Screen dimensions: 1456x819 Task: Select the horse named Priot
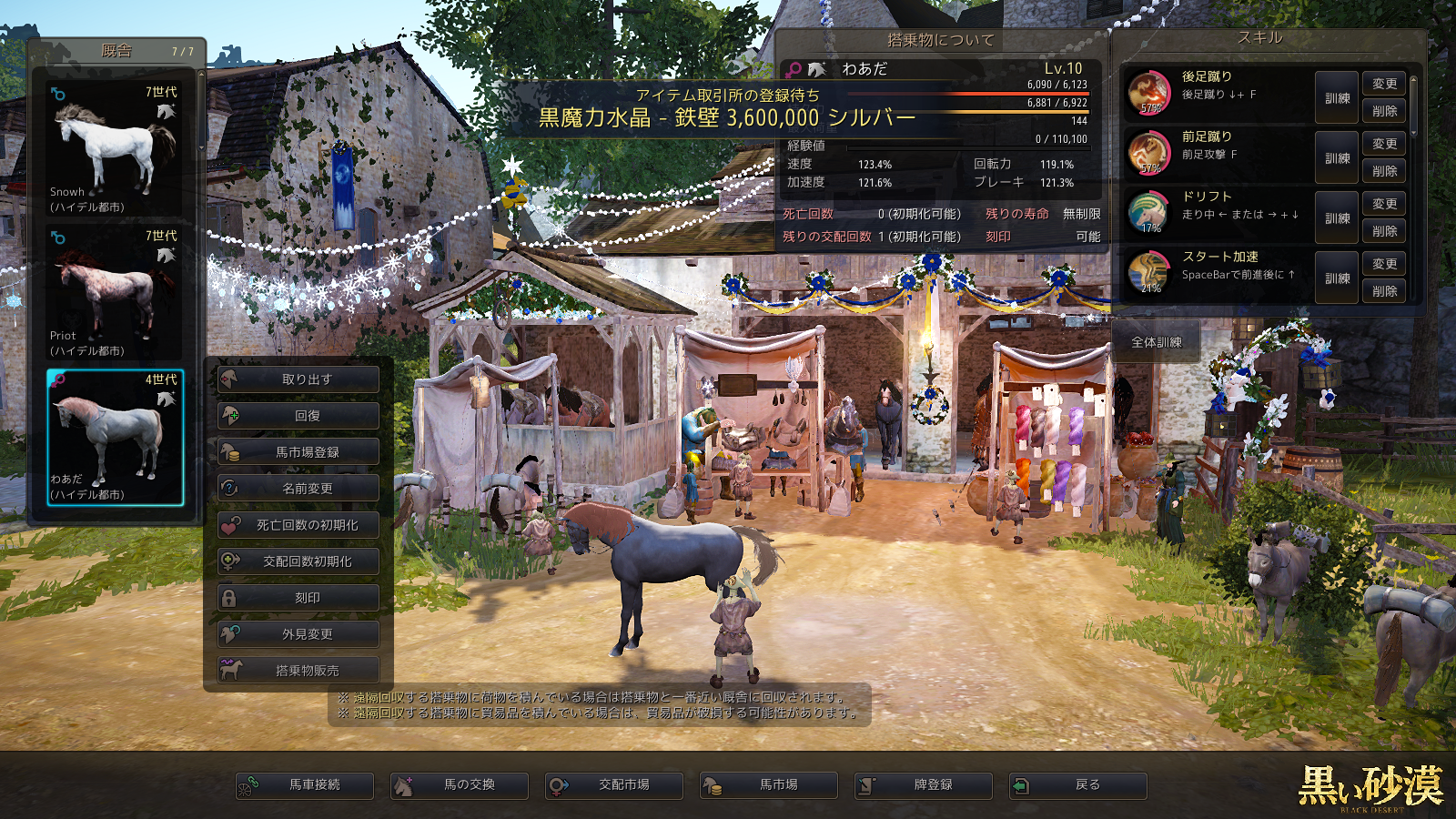(x=114, y=292)
